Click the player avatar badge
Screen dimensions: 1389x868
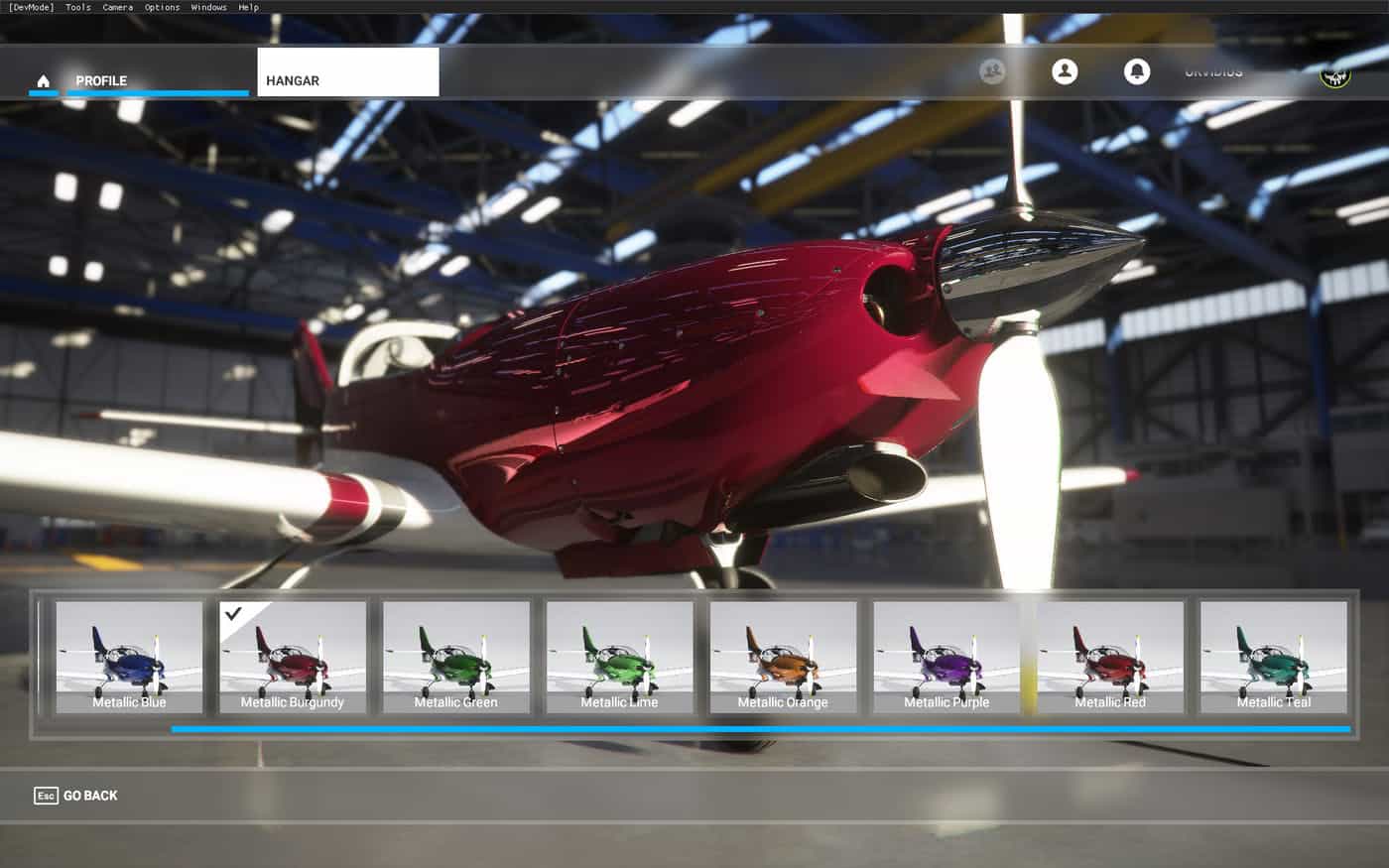click(1335, 74)
